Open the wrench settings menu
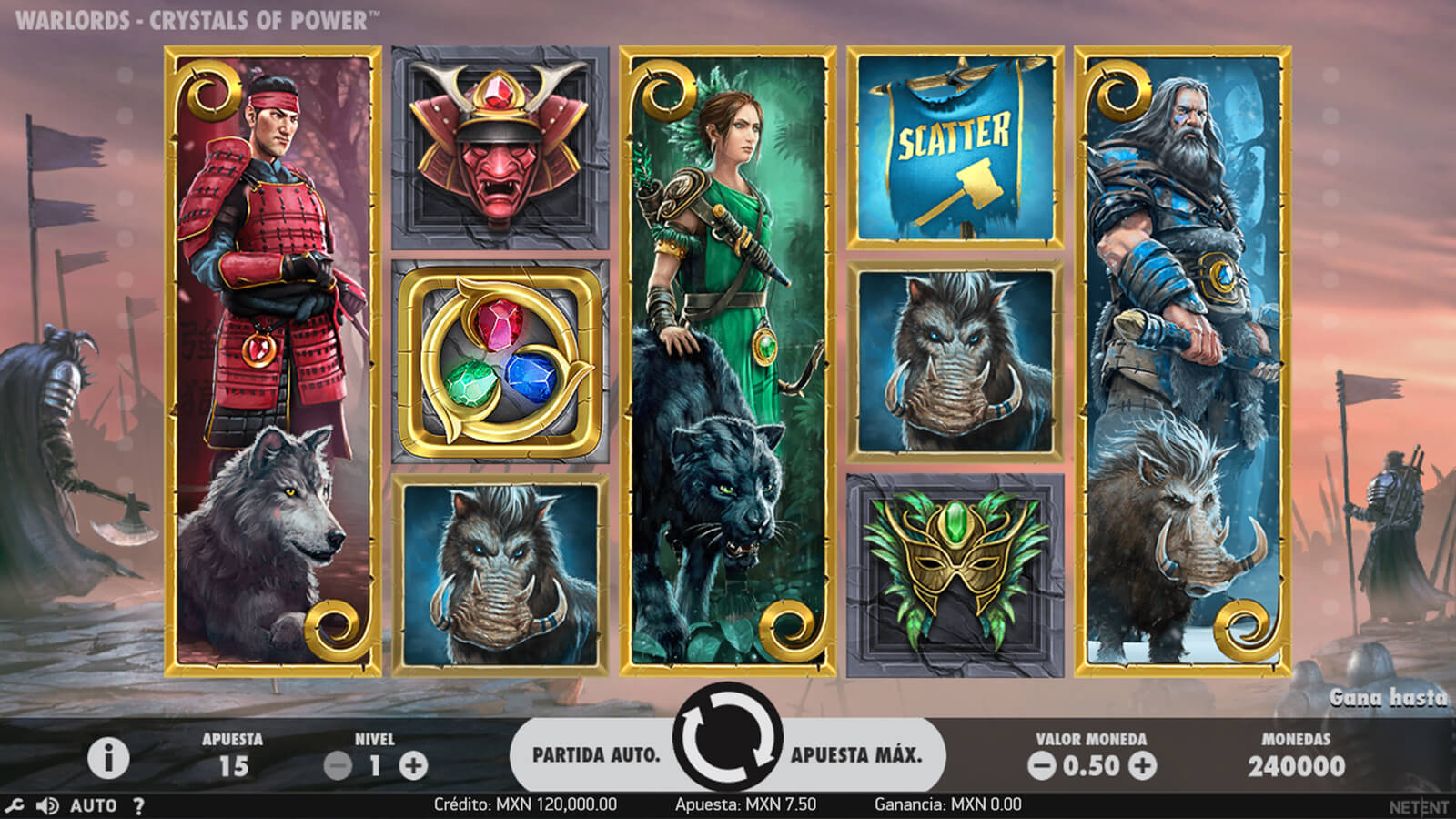This screenshot has width=1456, height=819. (x=14, y=805)
